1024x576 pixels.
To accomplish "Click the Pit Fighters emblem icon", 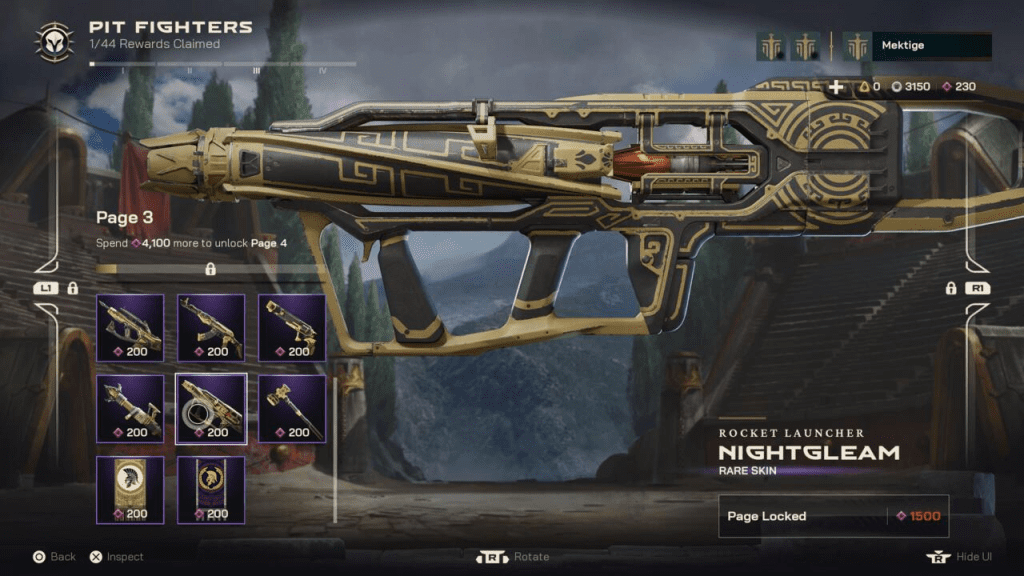I will (54, 41).
